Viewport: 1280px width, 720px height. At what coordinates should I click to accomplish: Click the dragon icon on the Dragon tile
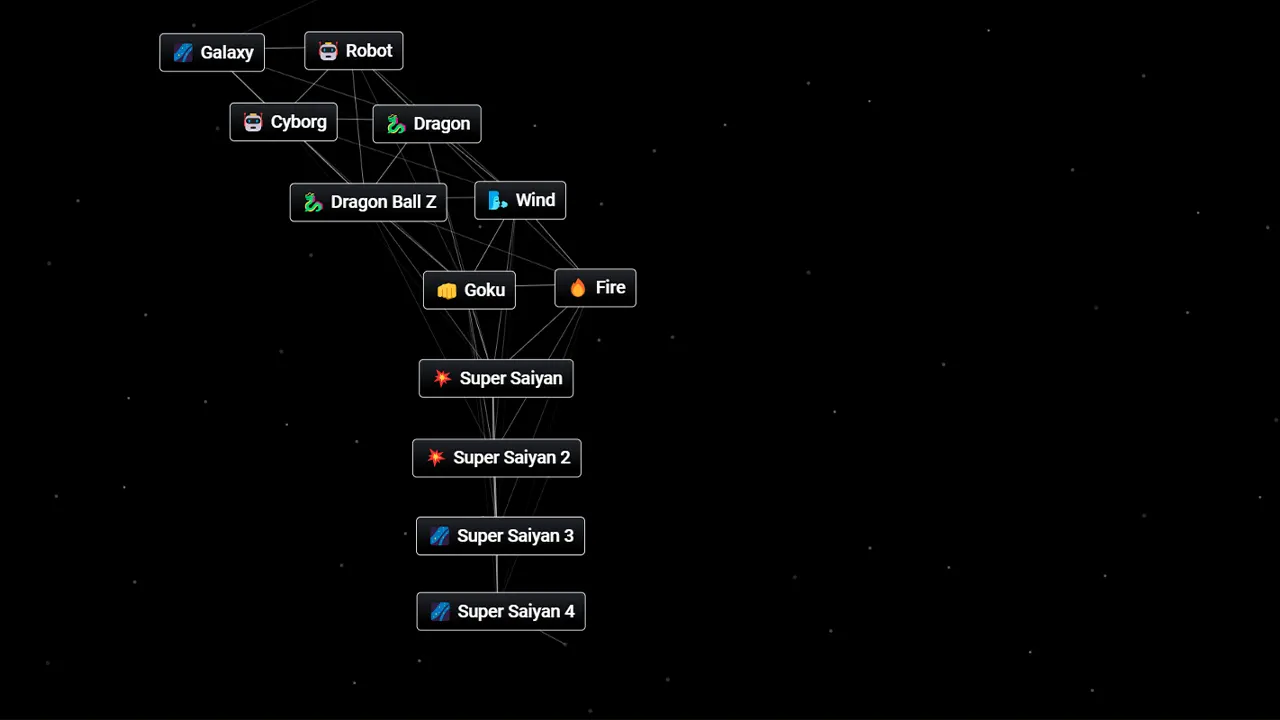tap(395, 123)
